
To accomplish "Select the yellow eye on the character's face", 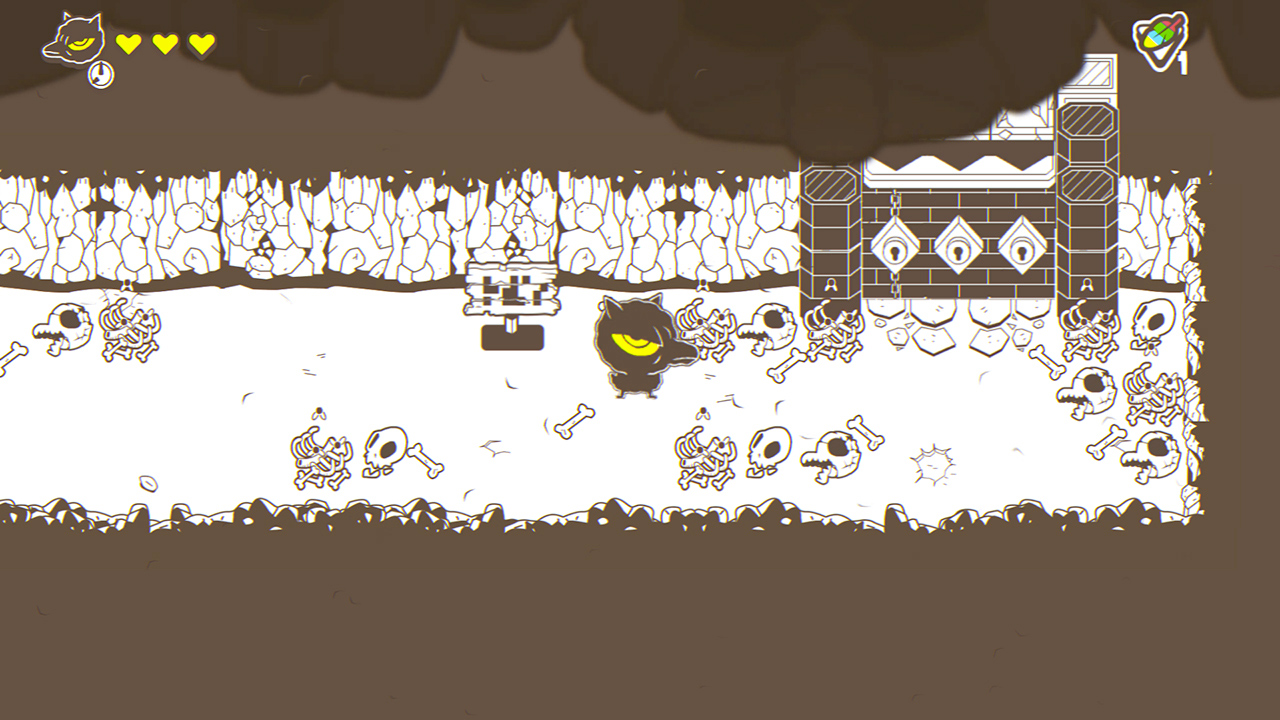I will tap(637, 342).
